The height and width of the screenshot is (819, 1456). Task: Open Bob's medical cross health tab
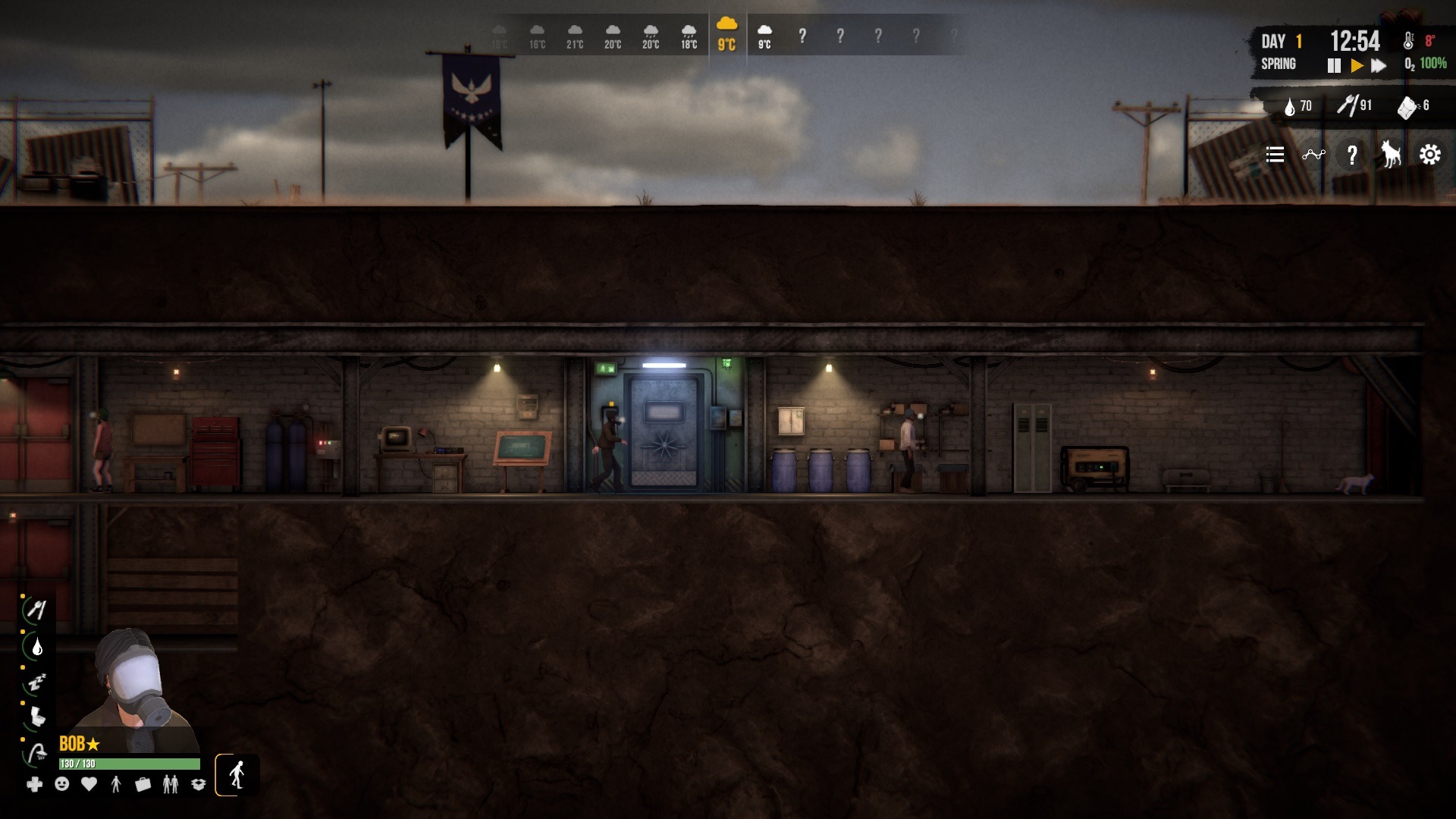coord(35,784)
